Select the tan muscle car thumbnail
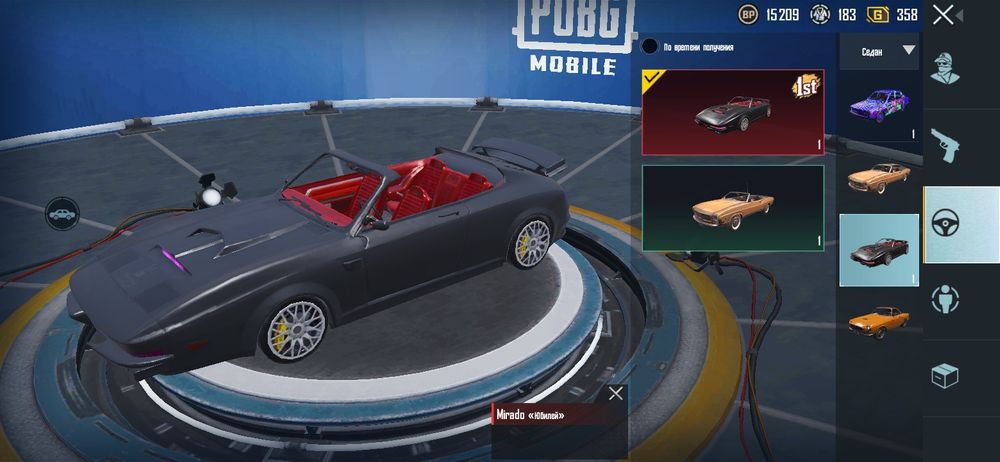 [x=879, y=177]
